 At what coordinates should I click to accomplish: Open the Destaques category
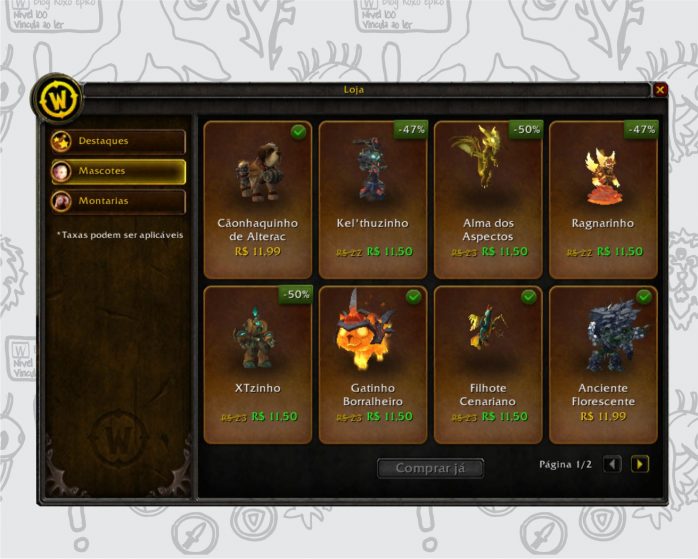(x=118, y=141)
